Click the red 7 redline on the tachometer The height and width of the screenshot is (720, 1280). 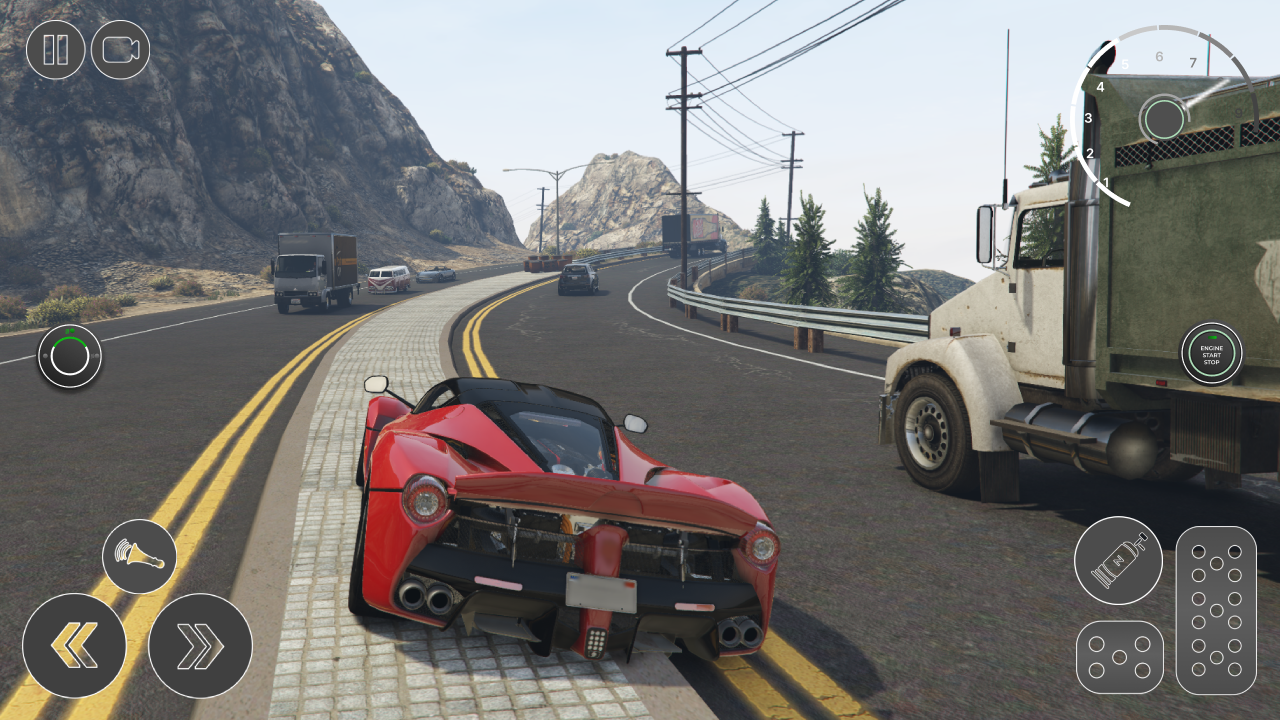click(x=1192, y=62)
